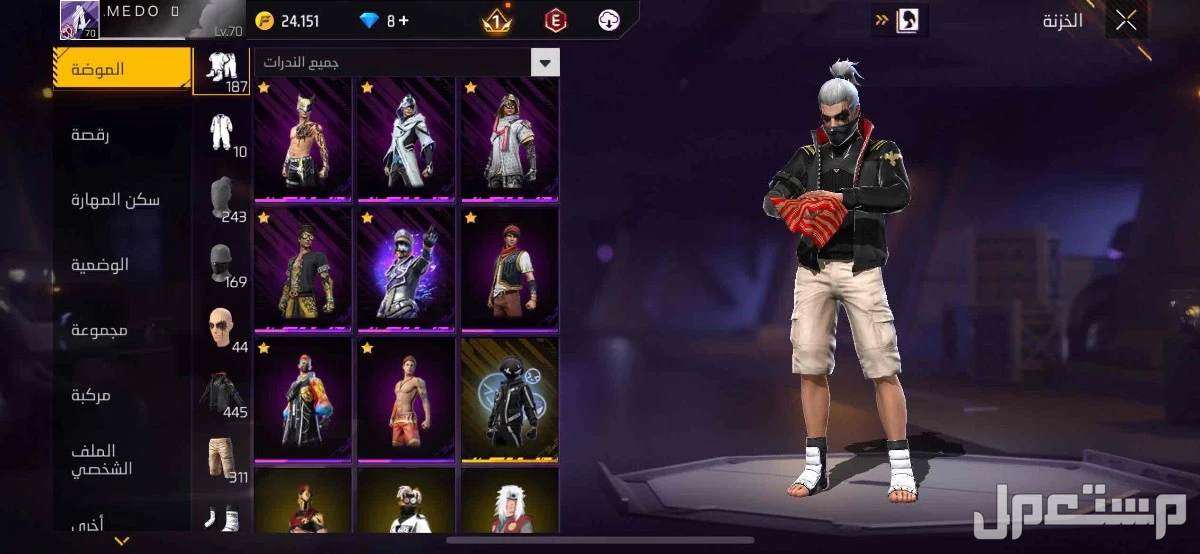Pick the shirtless red shorts outfit
Image resolution: width=1200 pixels, height=554 pixels.
point(406,400)
